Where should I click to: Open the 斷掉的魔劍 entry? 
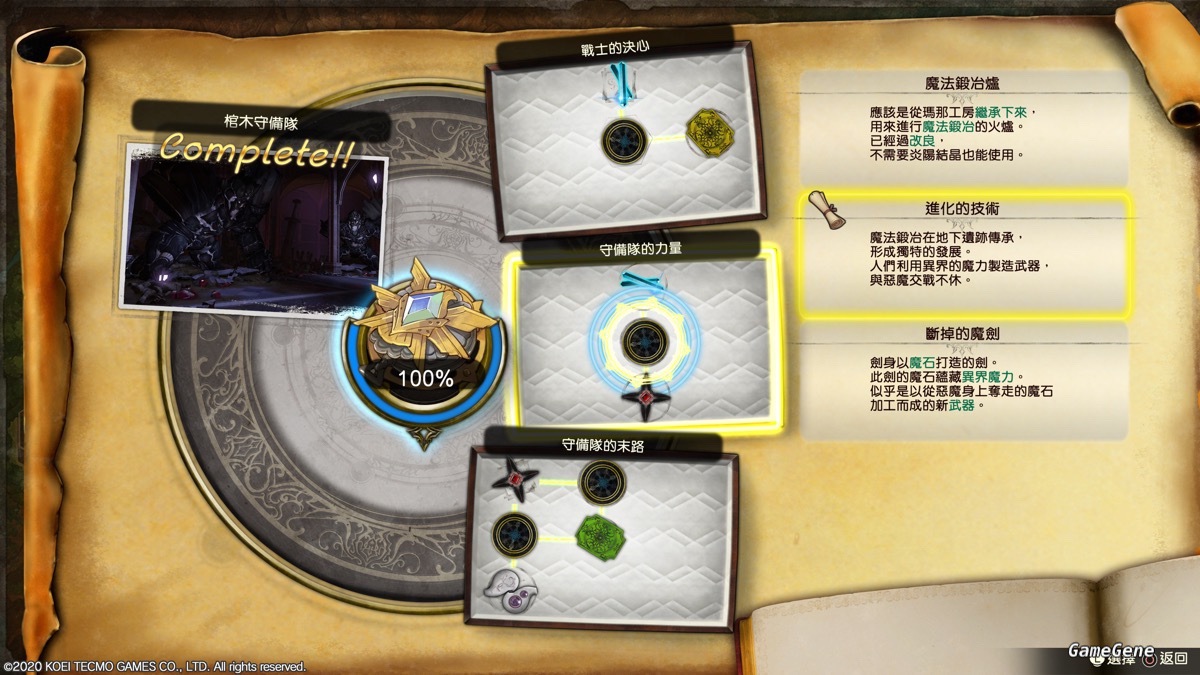click(x=962, y=380)
